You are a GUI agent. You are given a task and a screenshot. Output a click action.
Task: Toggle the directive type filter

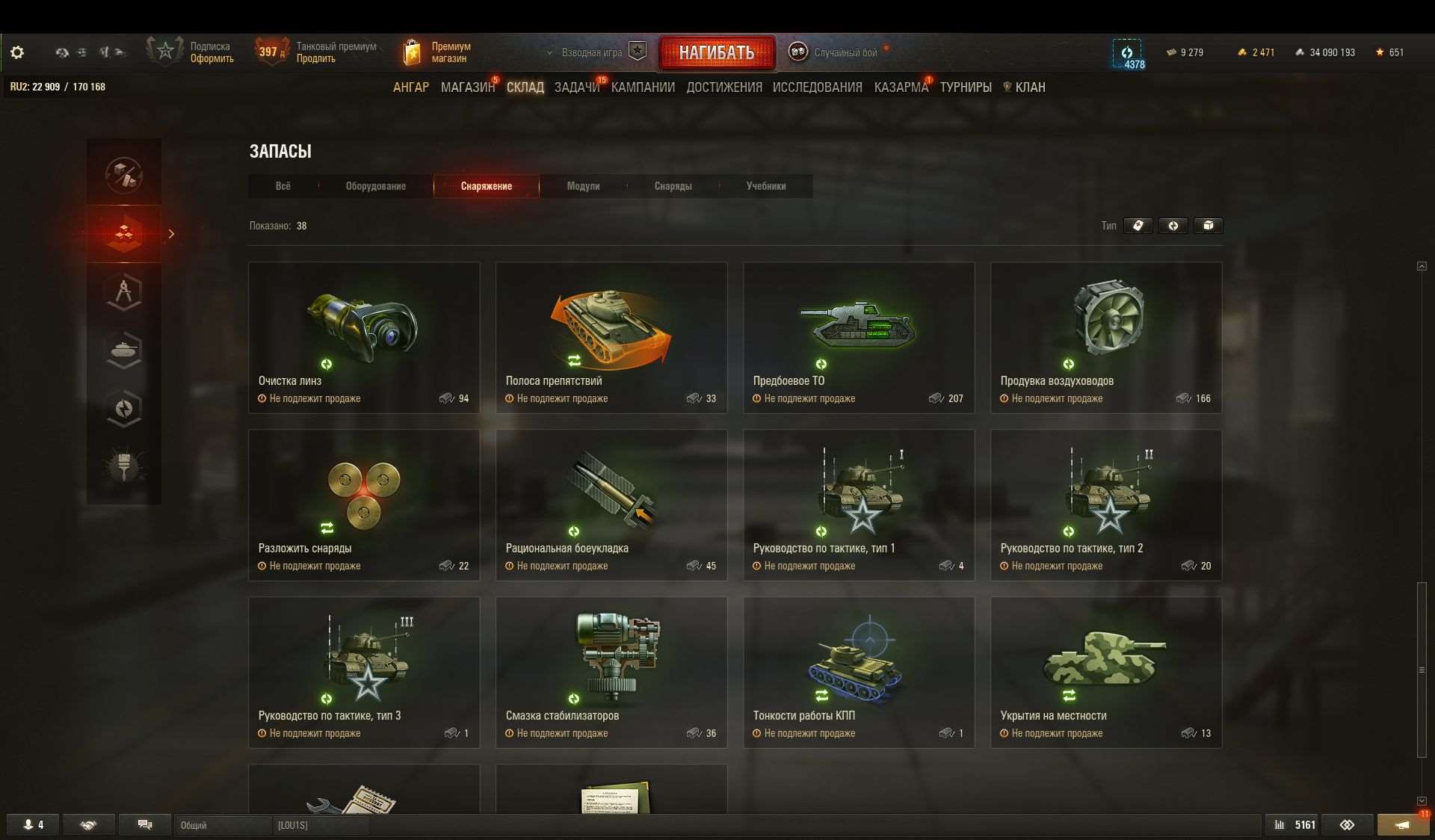(1173, 226)
